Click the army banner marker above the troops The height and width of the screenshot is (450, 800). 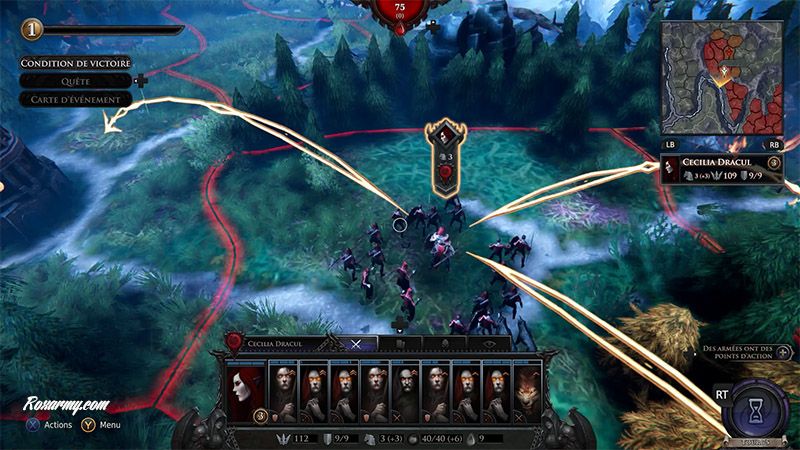[441, 155]
